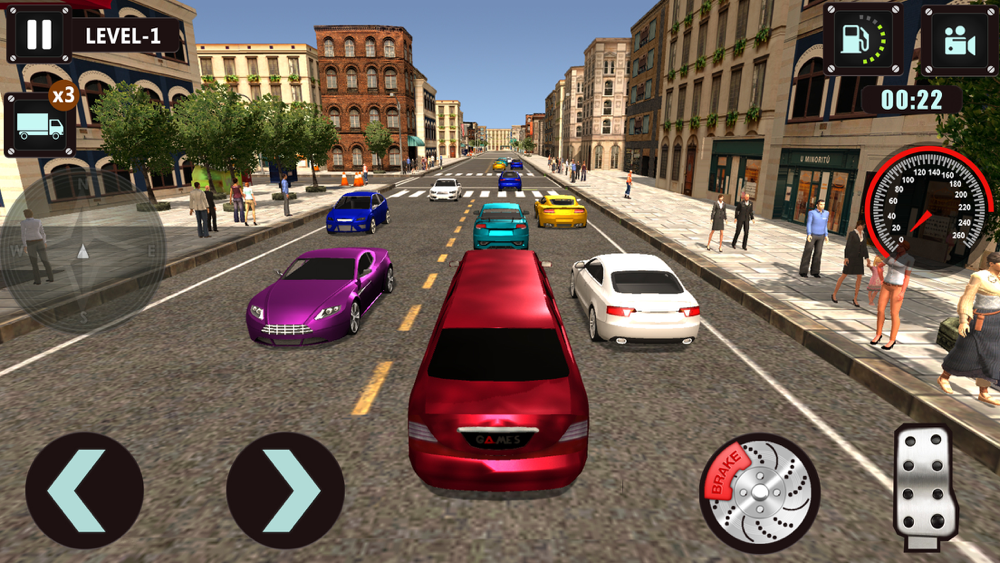Hit the brake disc pedal
Viewport: 1000px width, 563px height.
(x=760, y=492)
